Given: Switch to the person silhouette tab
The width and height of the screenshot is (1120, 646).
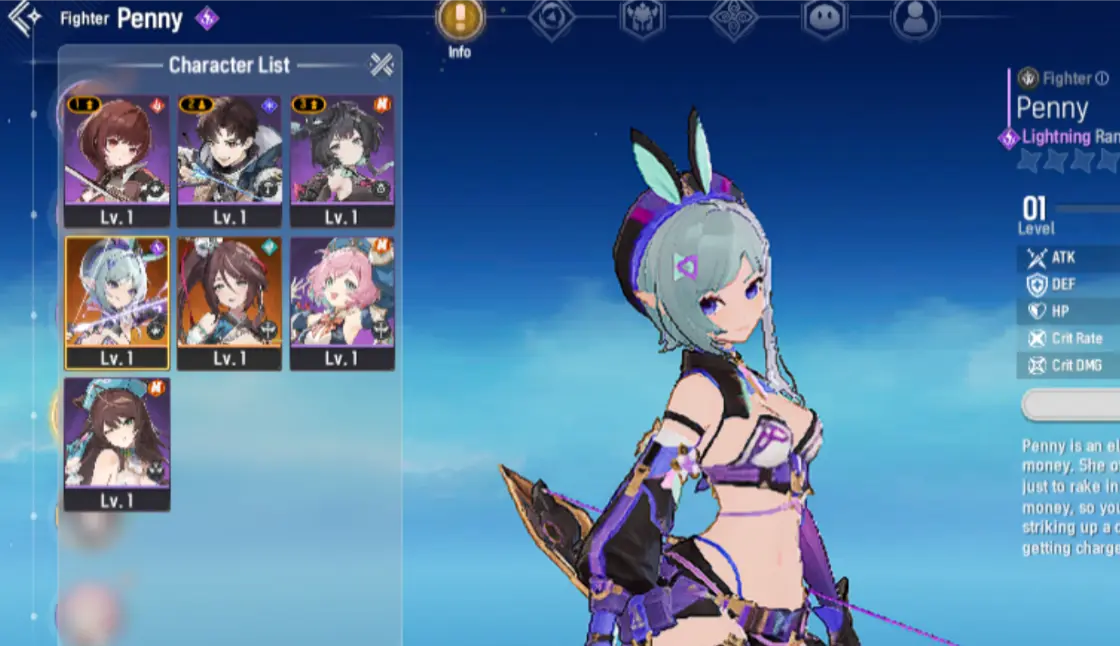Looking at the screenshot, I should (915, 18).
